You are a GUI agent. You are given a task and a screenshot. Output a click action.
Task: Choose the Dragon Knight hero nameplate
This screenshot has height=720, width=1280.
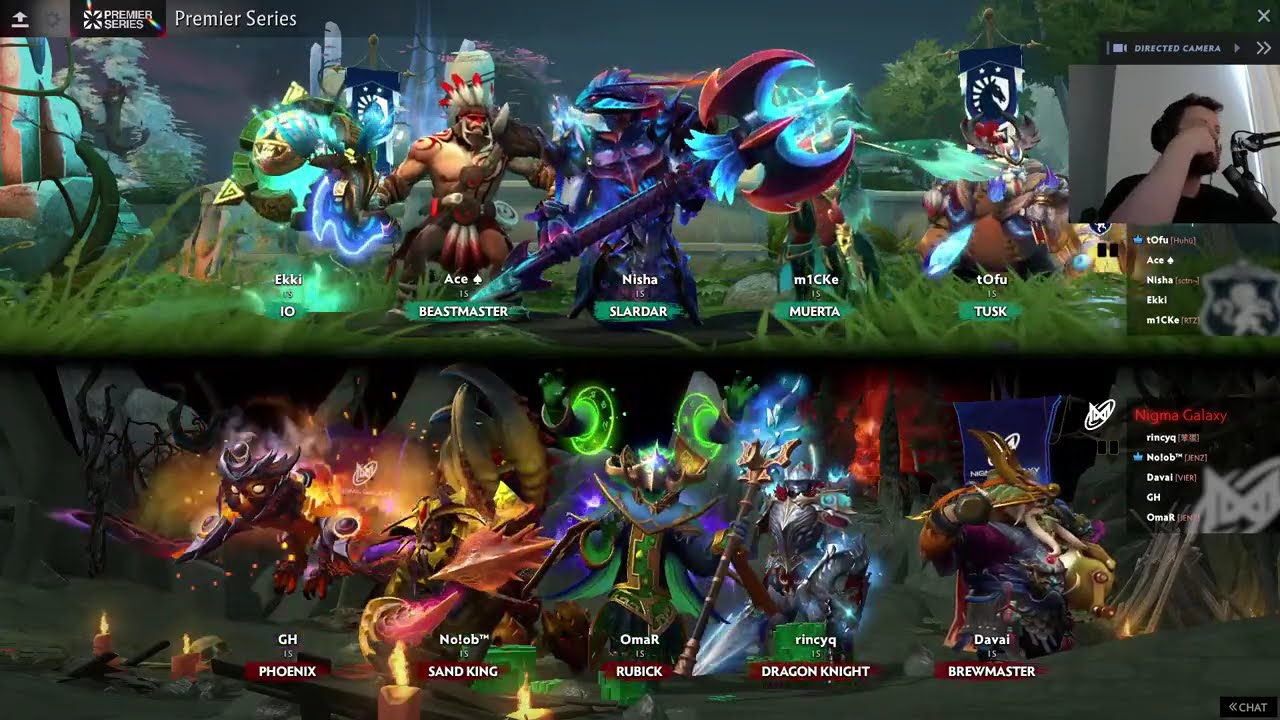click(x=815, y=671)
